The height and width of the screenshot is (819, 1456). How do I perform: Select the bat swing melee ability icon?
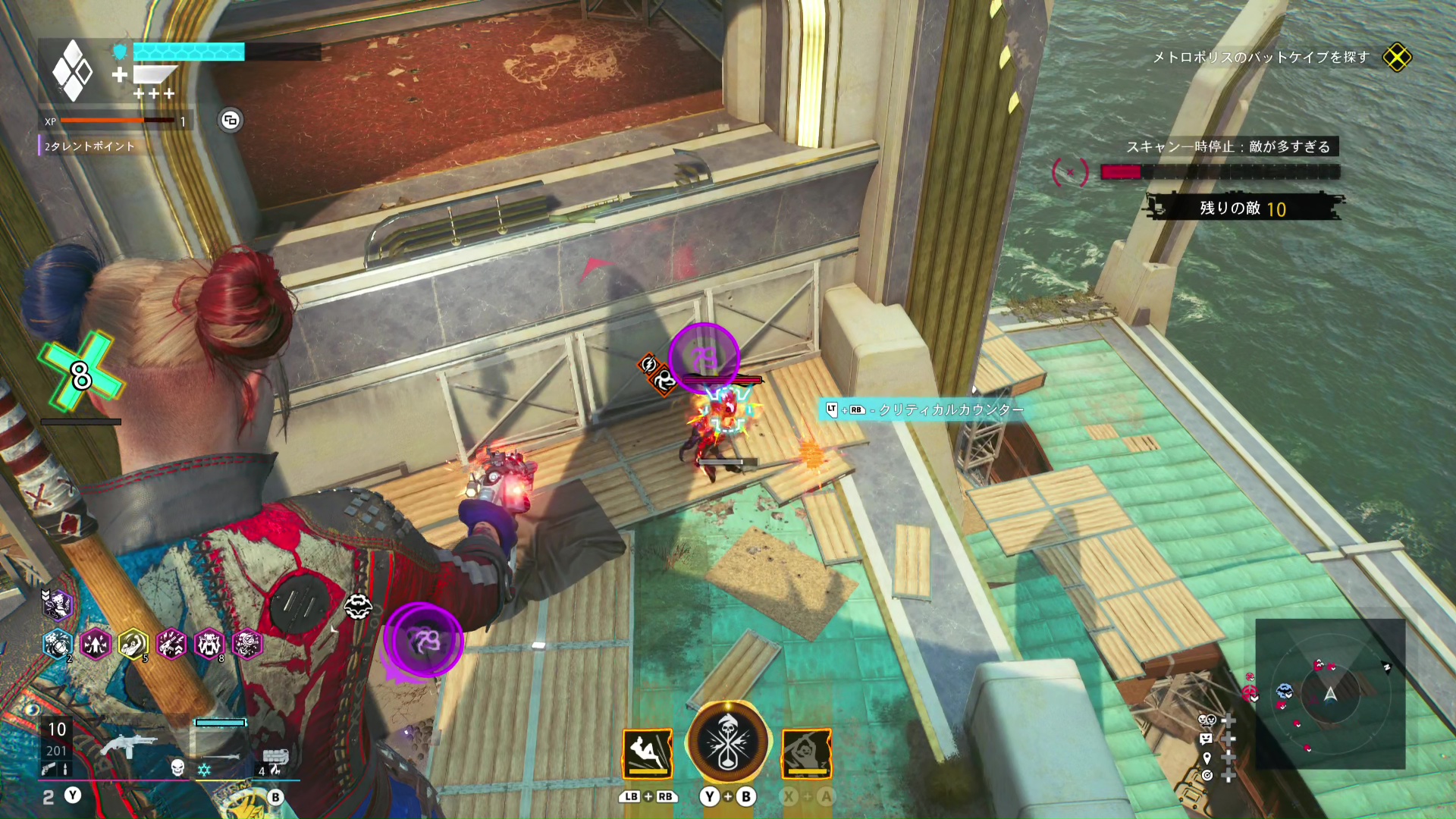coord(807,753)
